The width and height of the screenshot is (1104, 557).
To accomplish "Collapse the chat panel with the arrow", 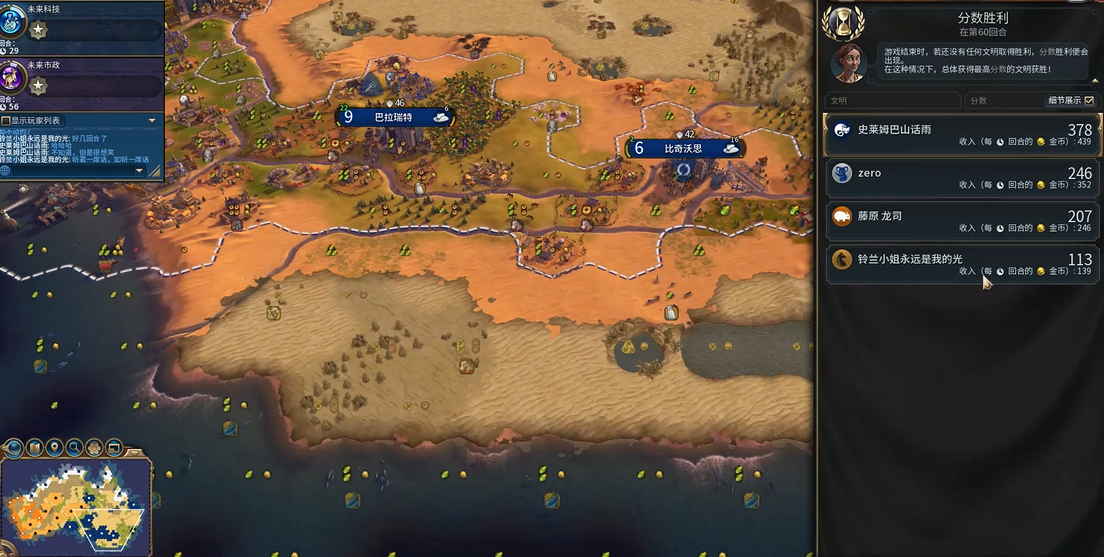I will tap(152, 120).
